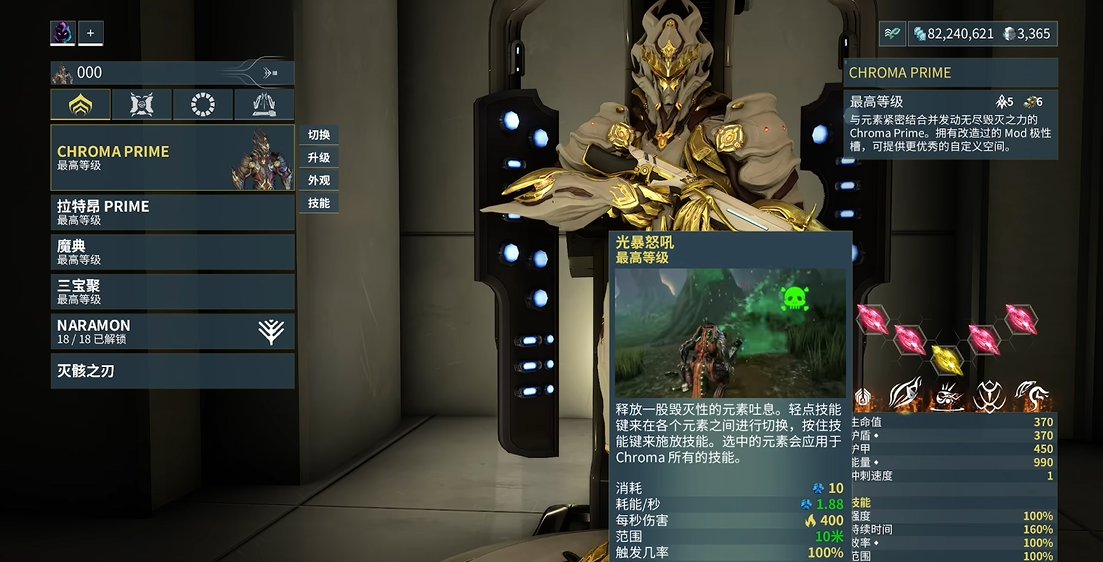Open the 外观 (appearance) customization
The height and width of the screenshot is (562, 1103).
click(319, 181)
